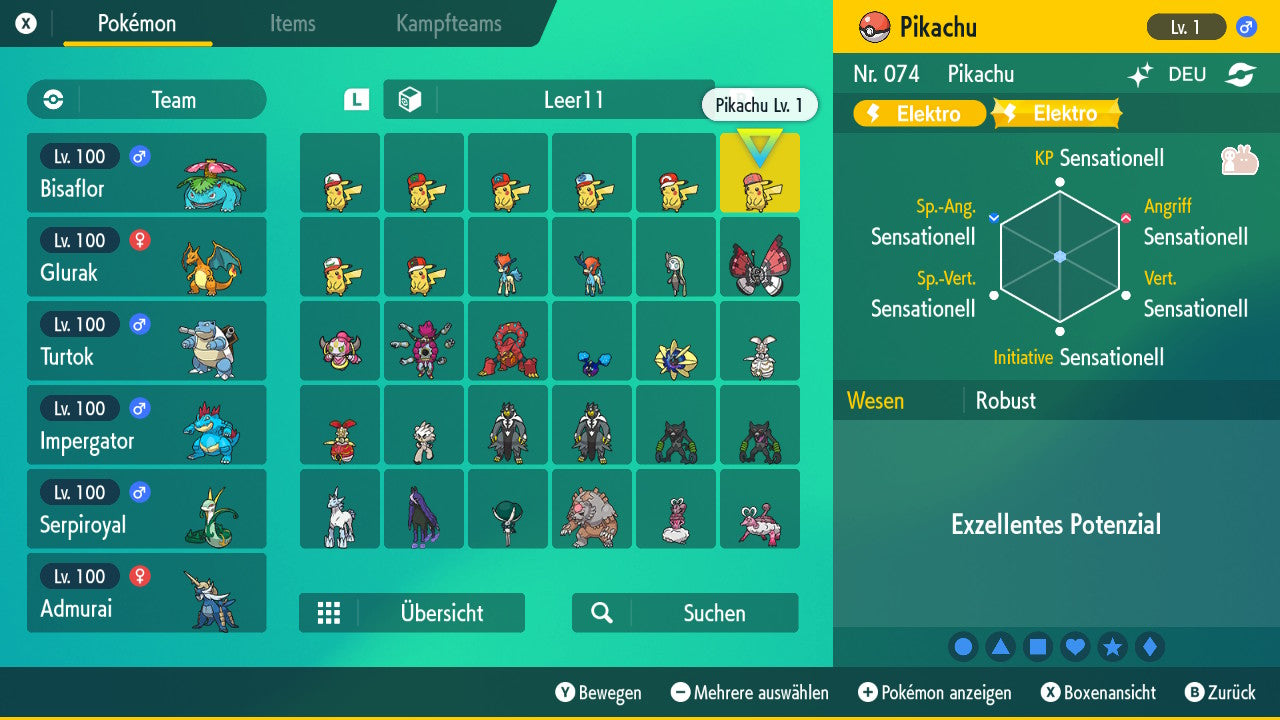This screenshot has width=1280, height=720.
Task: Click the shiny sparkle icon next to DEU
Action: tap(1141, 74)
